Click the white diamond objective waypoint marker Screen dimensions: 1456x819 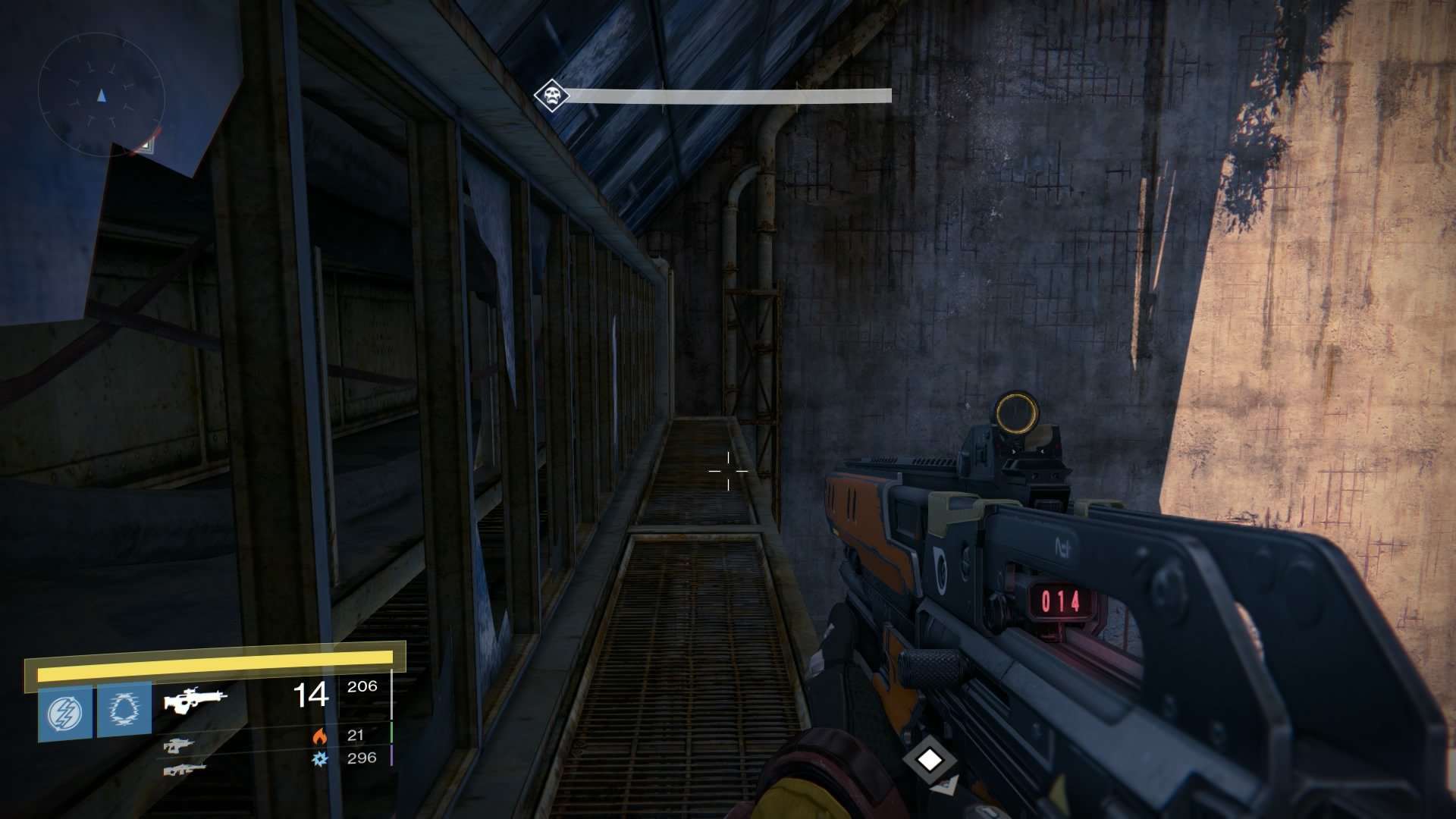pyautogui.click(x=930, y=760)
